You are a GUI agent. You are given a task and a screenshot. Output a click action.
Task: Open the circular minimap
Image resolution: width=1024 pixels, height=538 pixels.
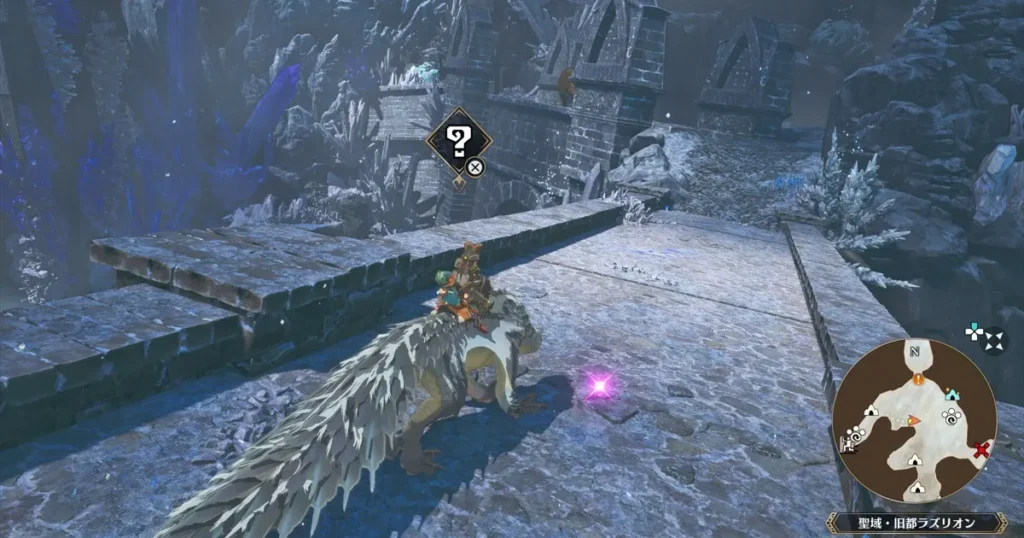click(x=913, y=420)
